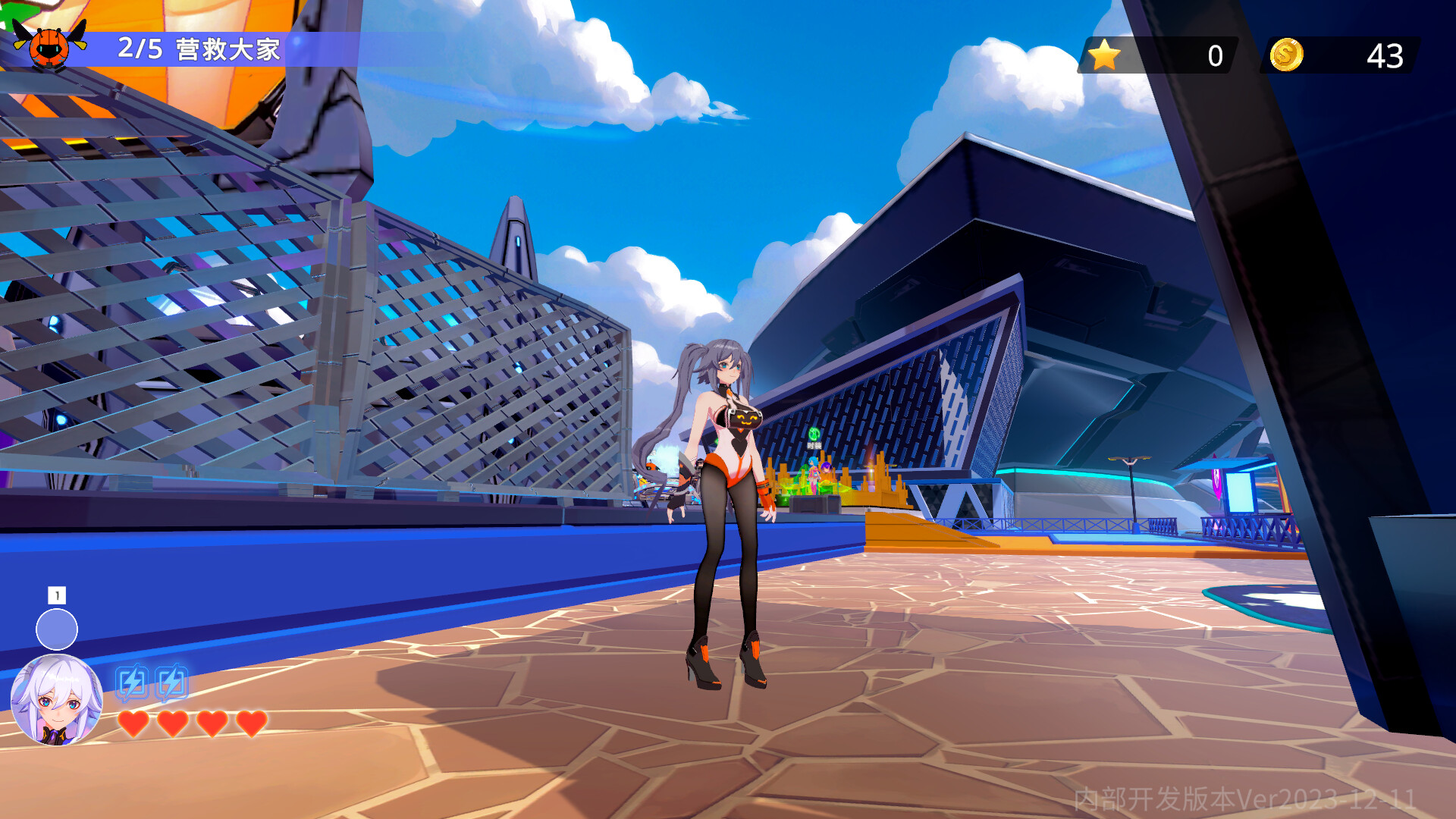Select the star icon in the top bar
The width and height of the screenshot is (1456, 819).
pyautogui.click(x=1106, y=54)
